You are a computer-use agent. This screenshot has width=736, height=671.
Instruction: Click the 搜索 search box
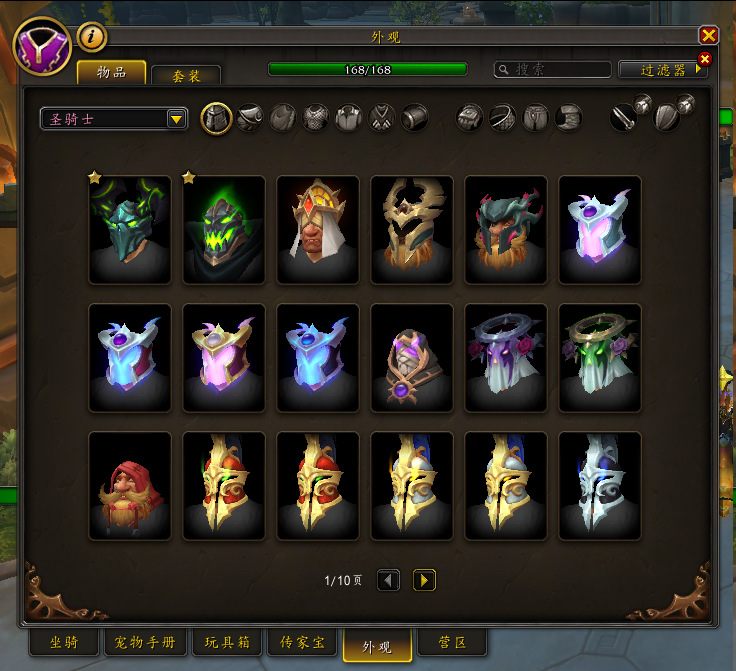(553, 70)
